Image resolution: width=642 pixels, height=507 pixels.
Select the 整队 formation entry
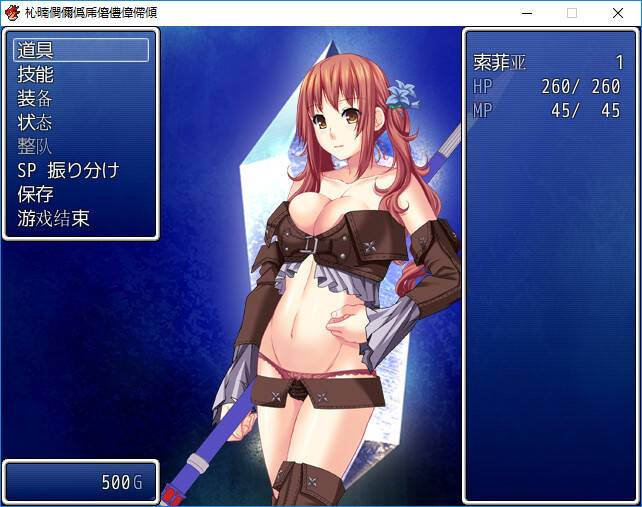[x=81, y=146]
